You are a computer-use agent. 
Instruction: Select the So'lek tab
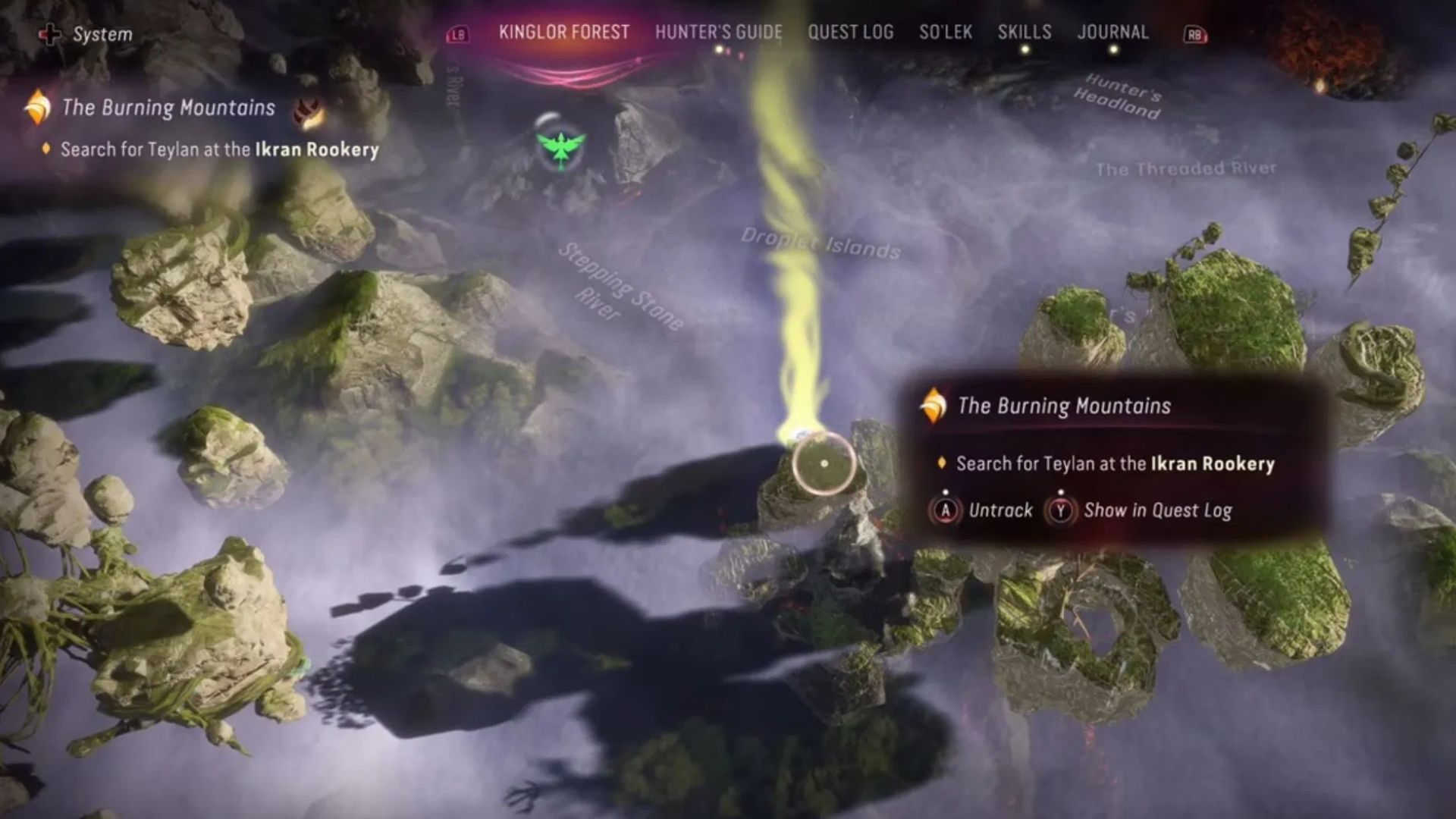pyautogui.click(x=945, y=33)
